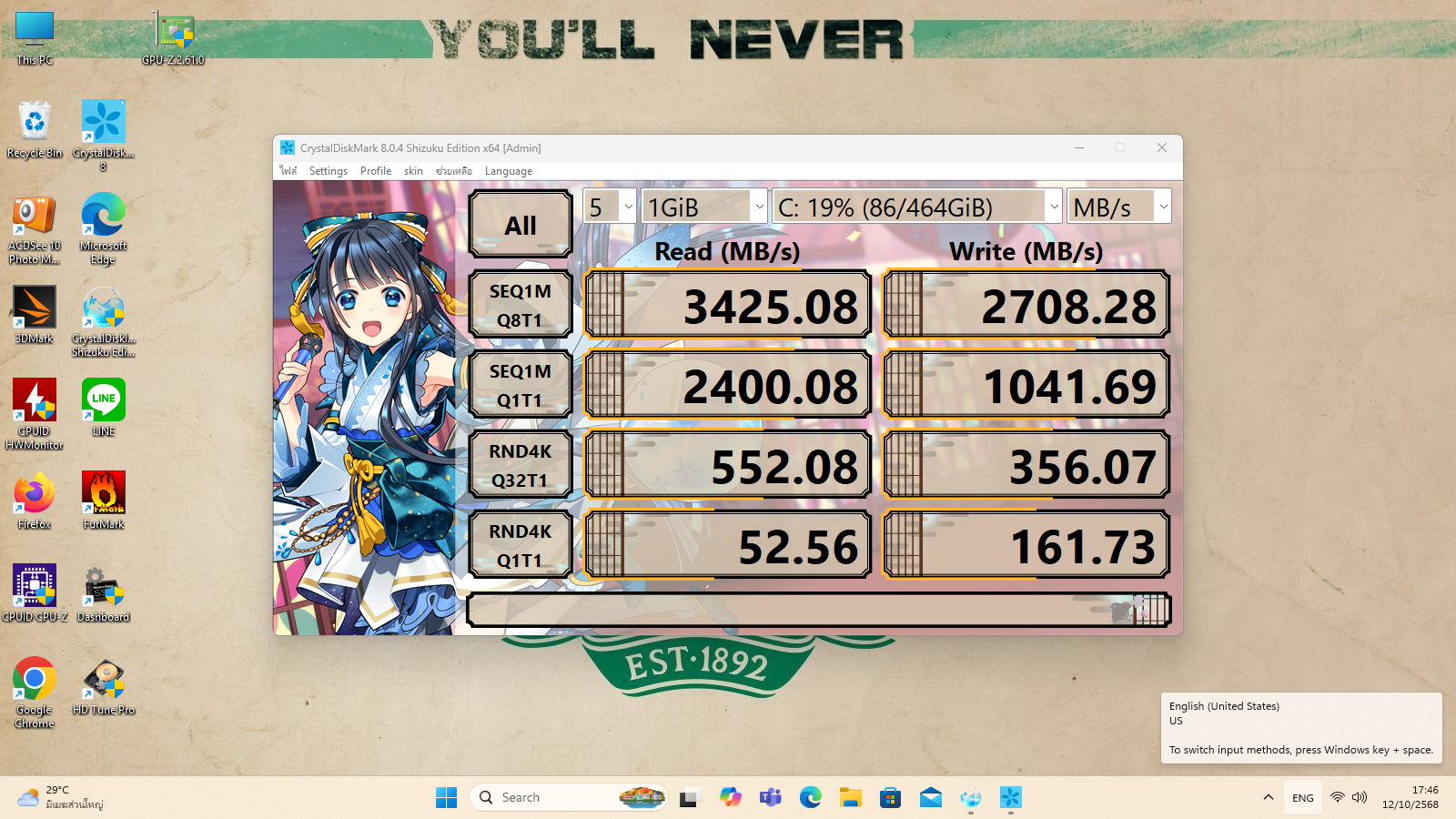Change the MB/s unit dropdown
The height and width of the screenshot is (819, 1456).
tap(1119, 207)
